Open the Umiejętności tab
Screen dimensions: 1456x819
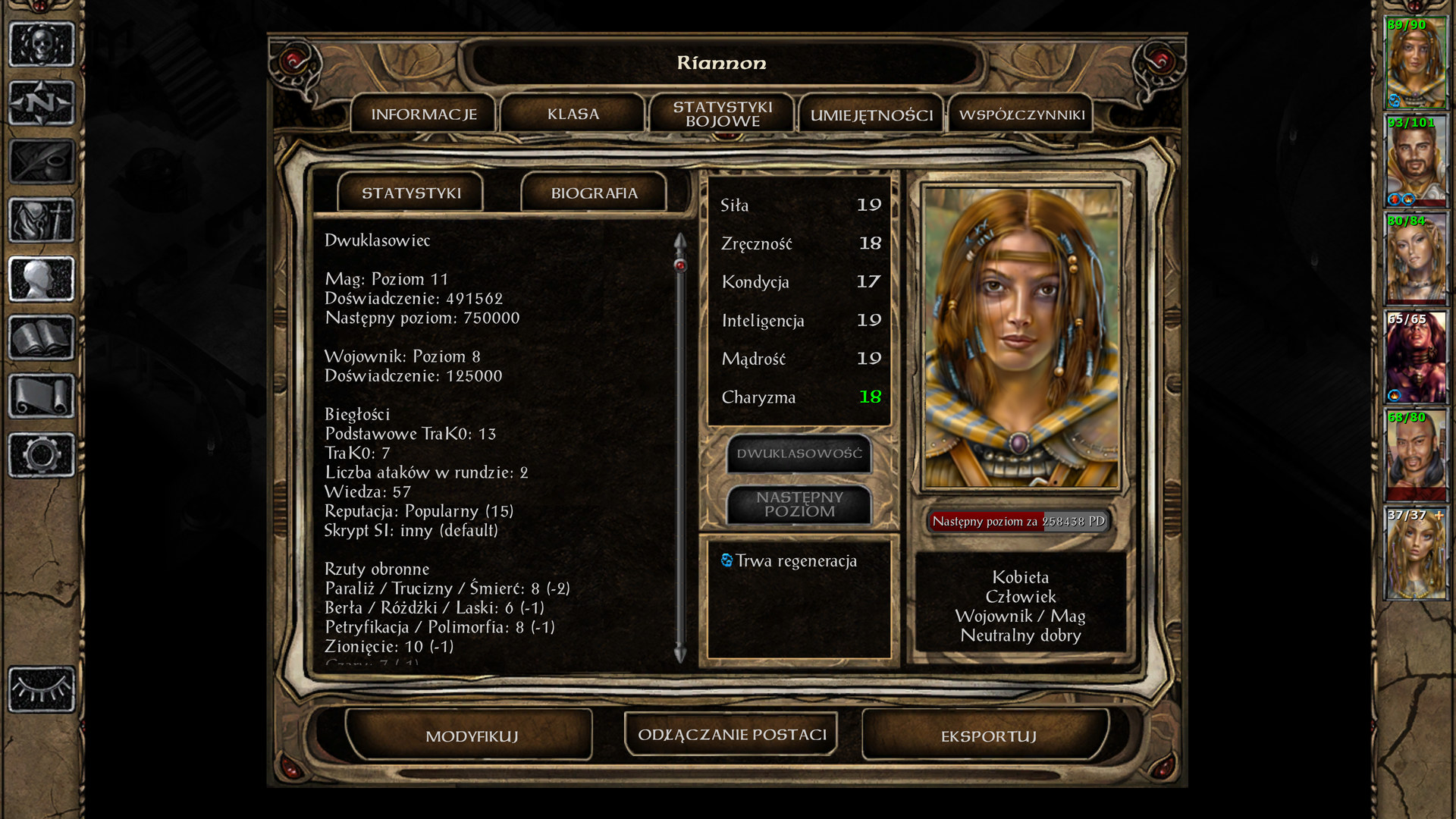pyautogui.click(x=871, y=115)
